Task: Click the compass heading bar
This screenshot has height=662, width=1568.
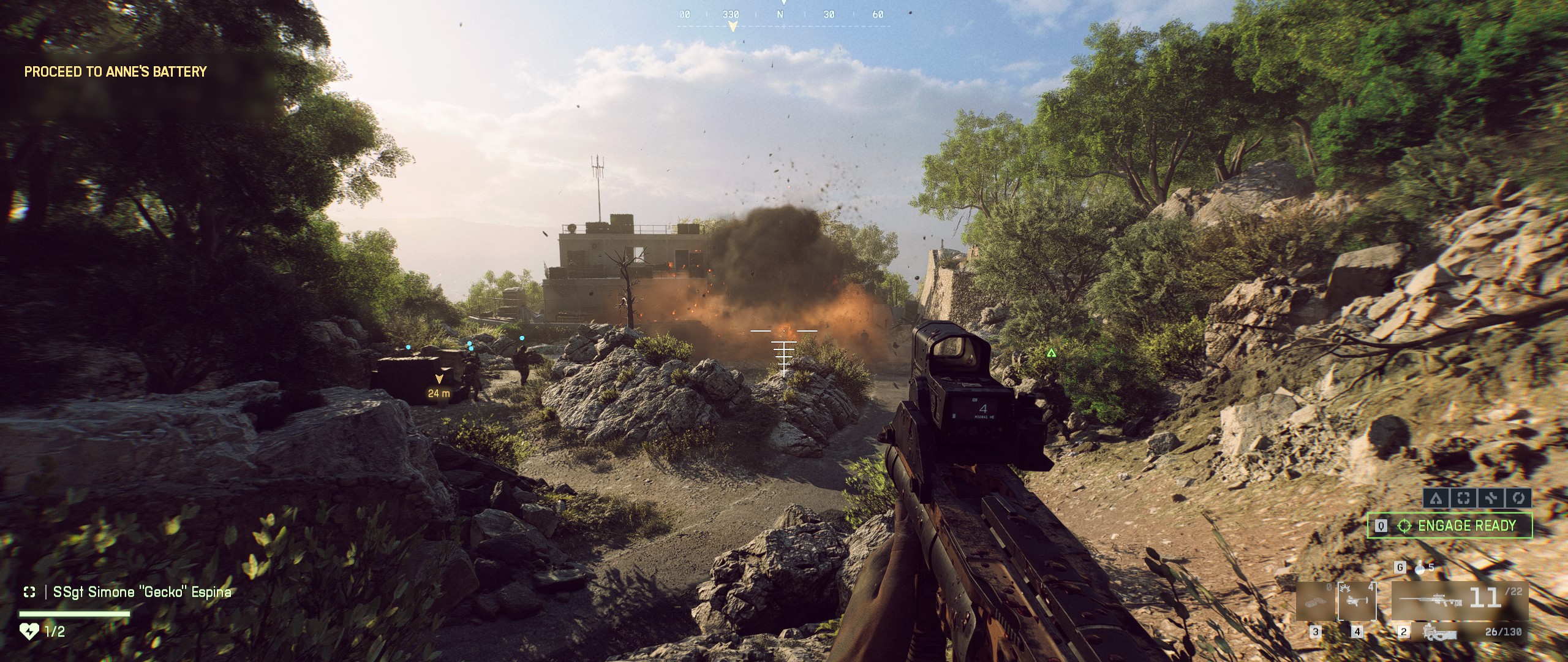Action: pyautogui.click(x=781, y=15)
